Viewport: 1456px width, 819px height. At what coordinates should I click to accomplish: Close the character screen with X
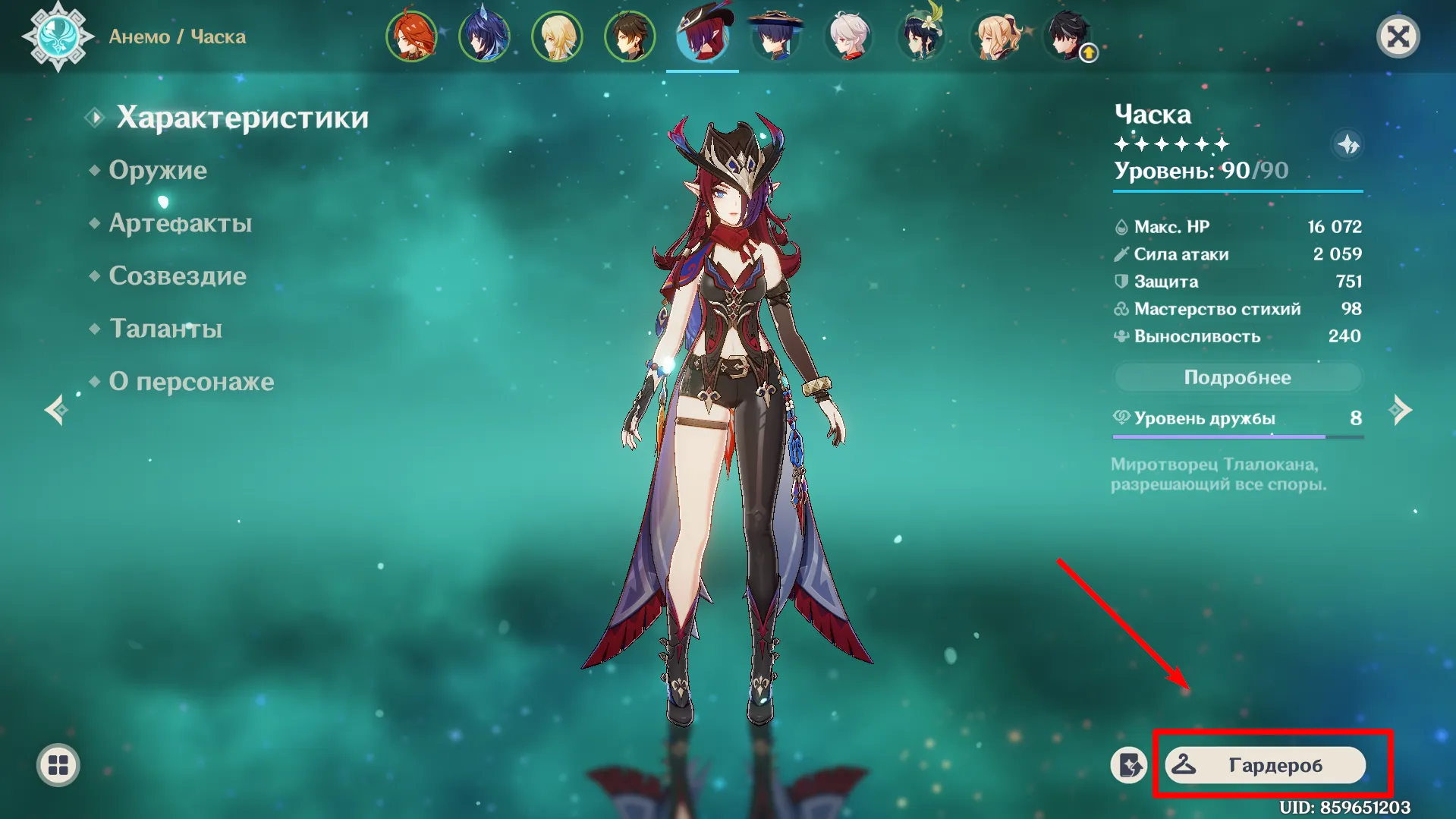(x=1398, y=36)
